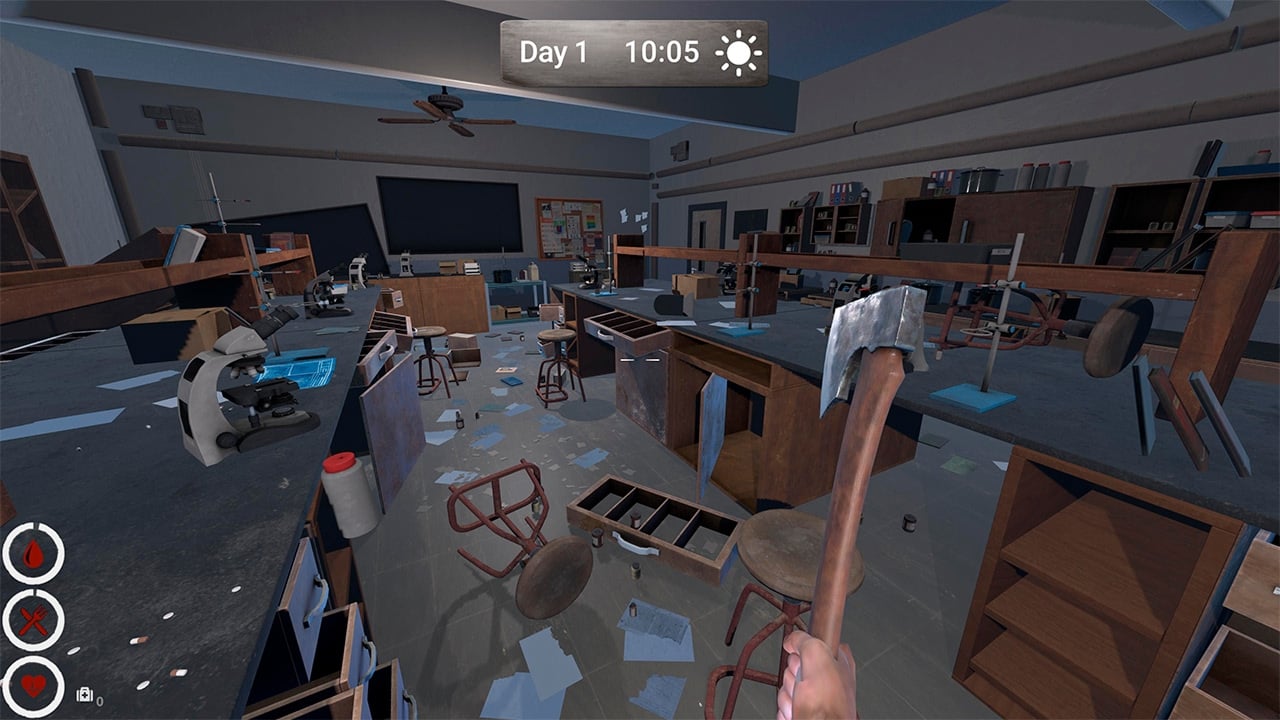1280x720 pixels.
Task: Select the fork and knife hunger icon
Action: pos(33,621)
